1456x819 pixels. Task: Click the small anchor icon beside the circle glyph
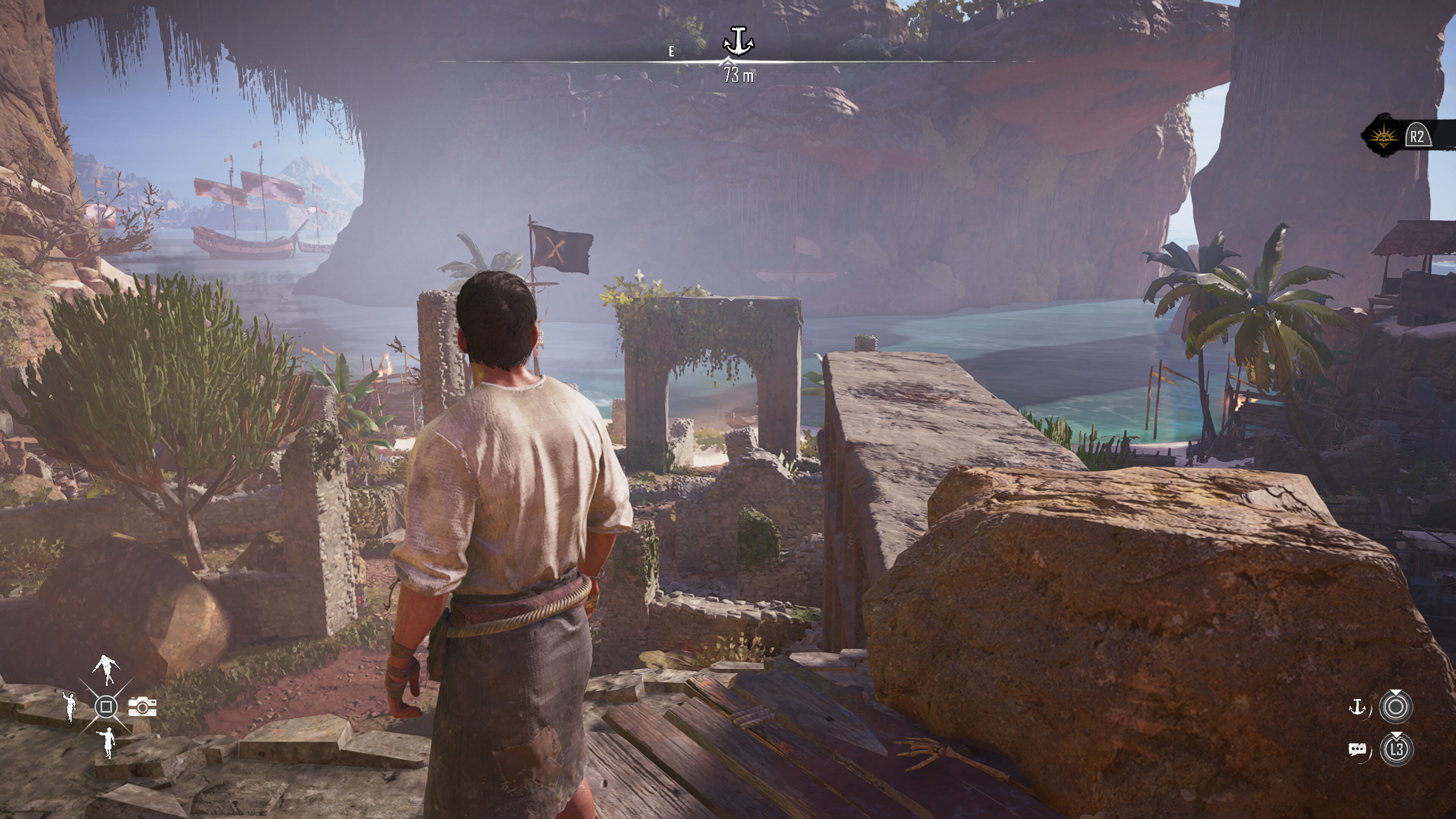tap(1358, 706)
